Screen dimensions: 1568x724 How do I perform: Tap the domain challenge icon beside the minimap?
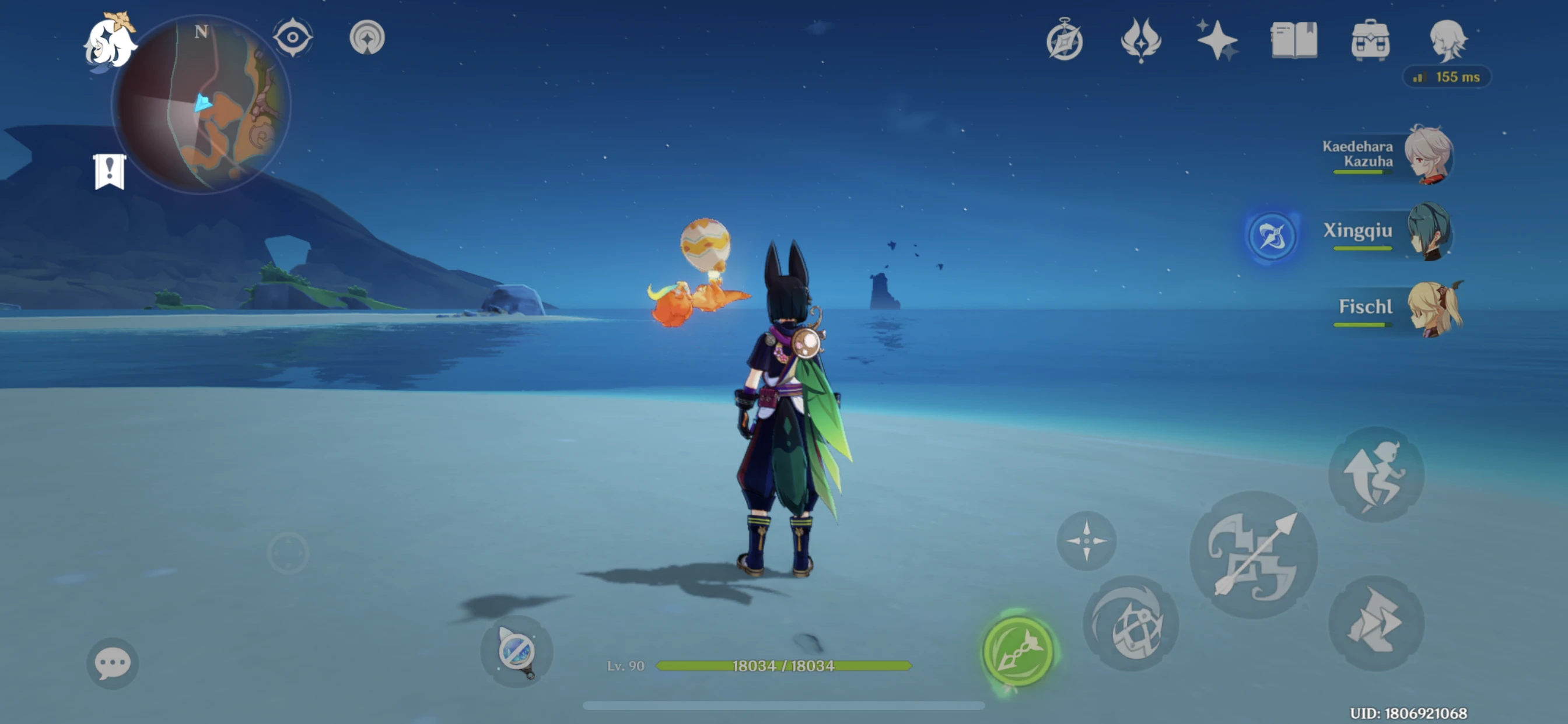click(367, 37)
